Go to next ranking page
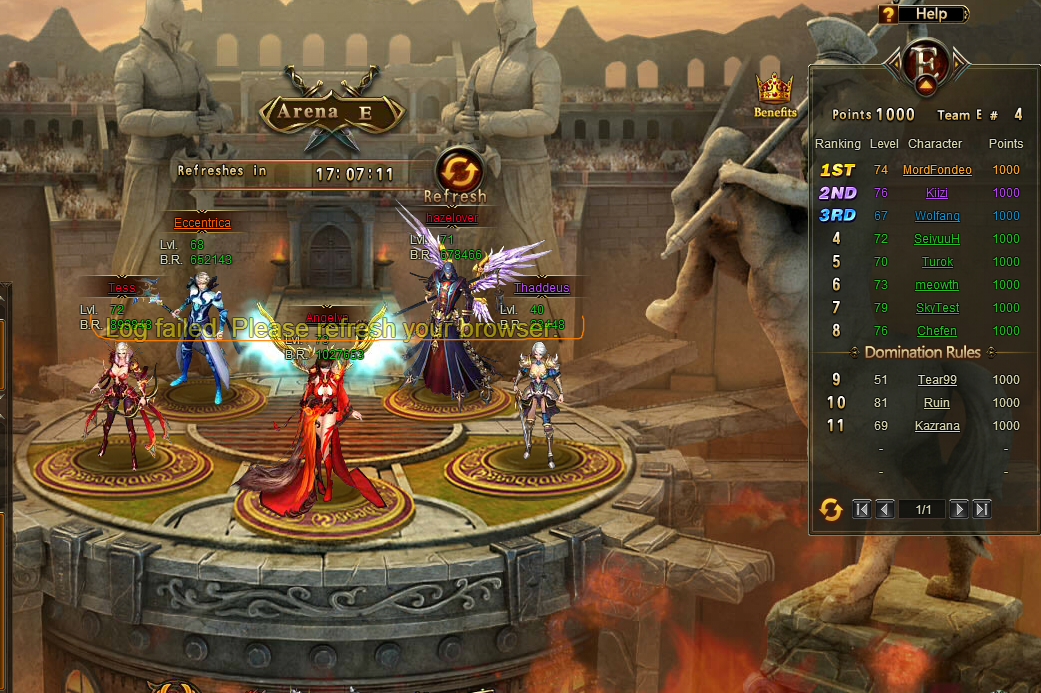 tap(958, 510)
